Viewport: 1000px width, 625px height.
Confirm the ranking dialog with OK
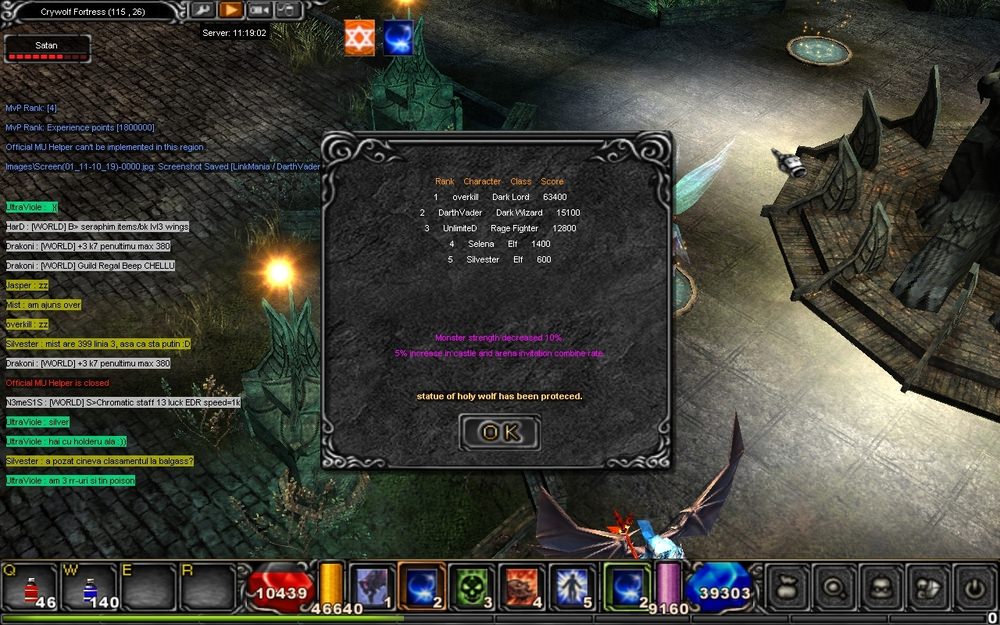pos(499,432)
